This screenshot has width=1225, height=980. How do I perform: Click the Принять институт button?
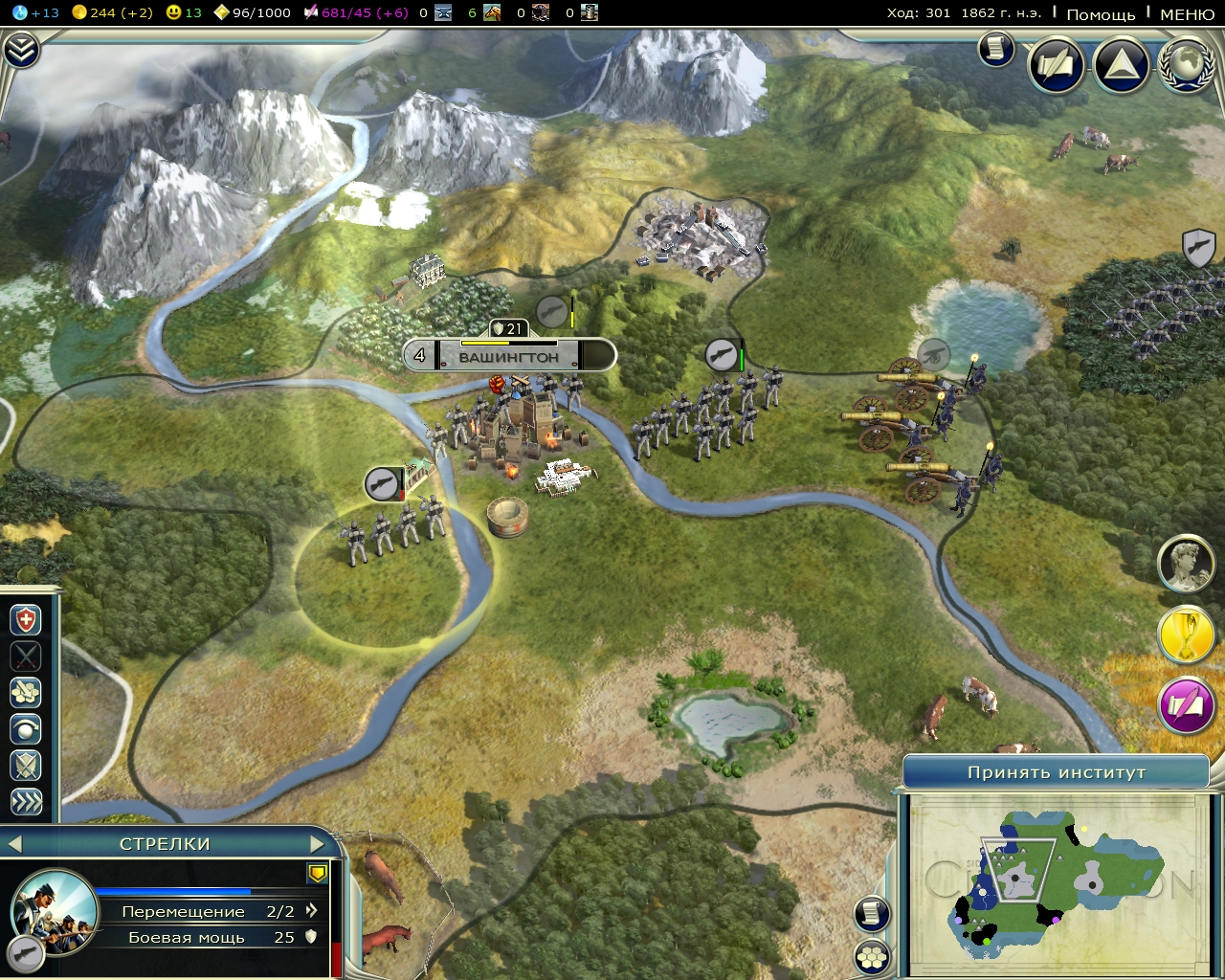pos(1056,772)
